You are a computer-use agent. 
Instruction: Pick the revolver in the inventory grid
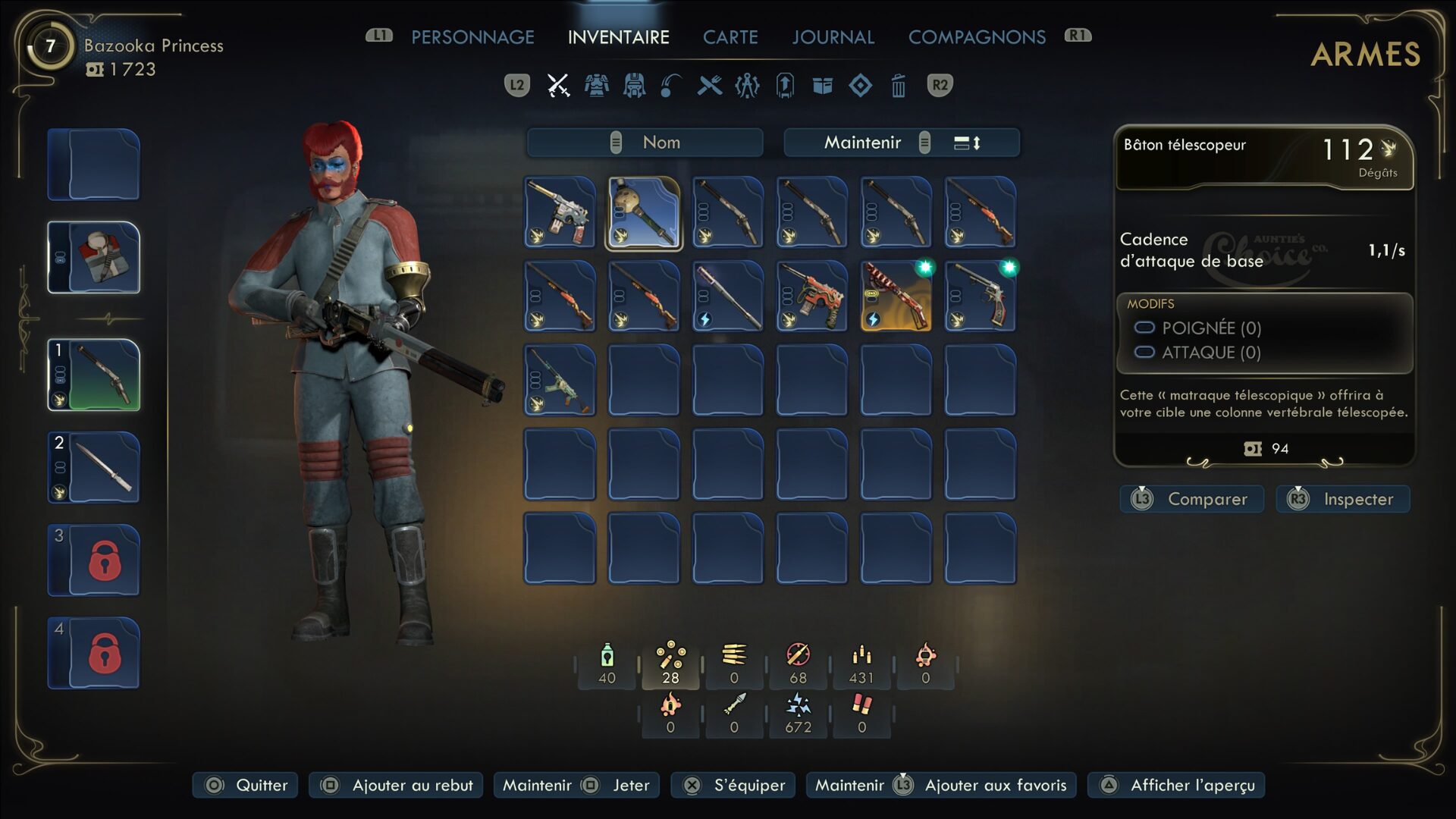coord(980,297)
